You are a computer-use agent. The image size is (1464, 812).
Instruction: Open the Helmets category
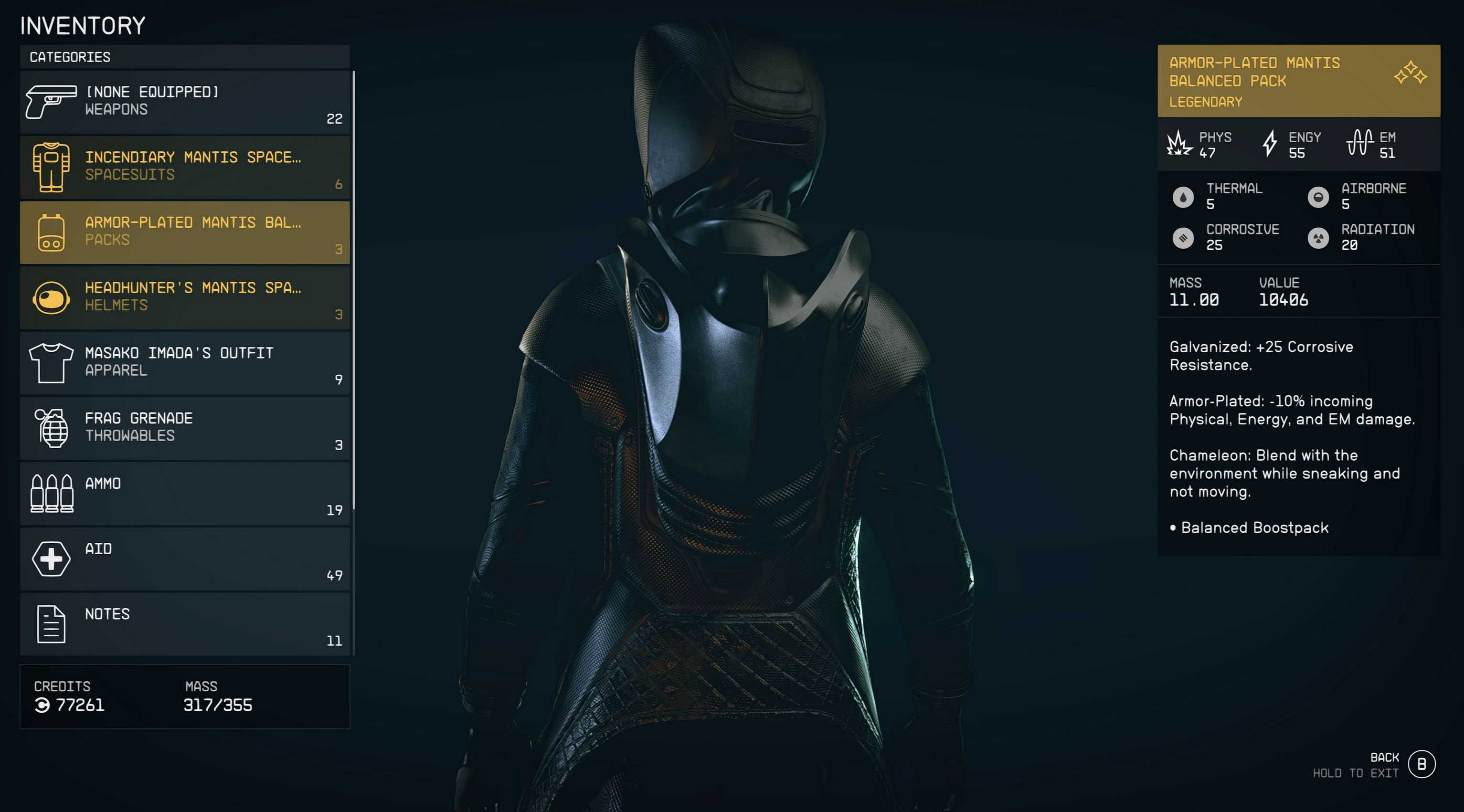(x=185, y=297)
